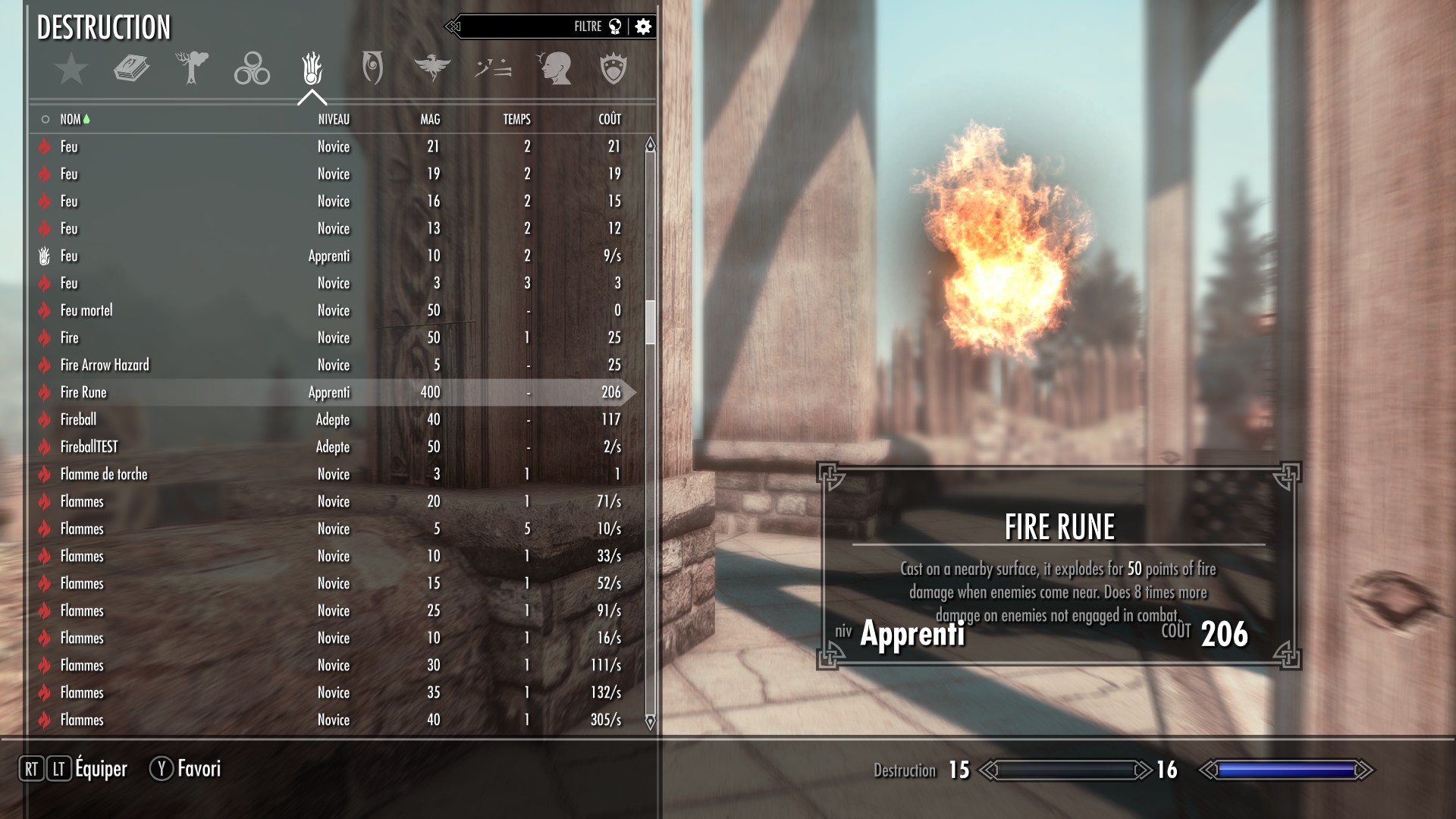
Task: Switch to the tree-and-figure magic school tab
Action: click(x=191, y=68)
